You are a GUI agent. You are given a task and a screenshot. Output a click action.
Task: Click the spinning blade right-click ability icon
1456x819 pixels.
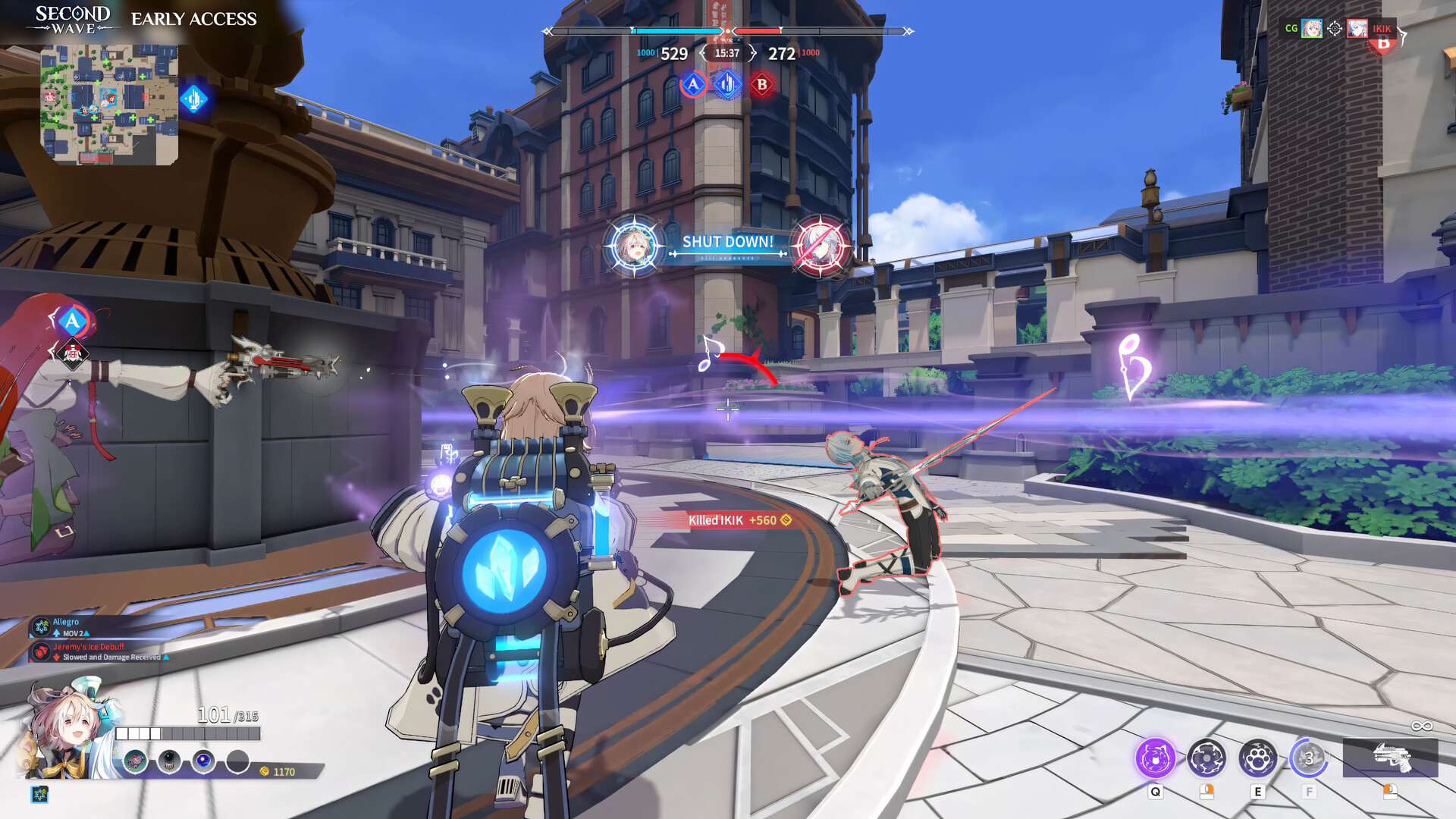point(1205,758)
